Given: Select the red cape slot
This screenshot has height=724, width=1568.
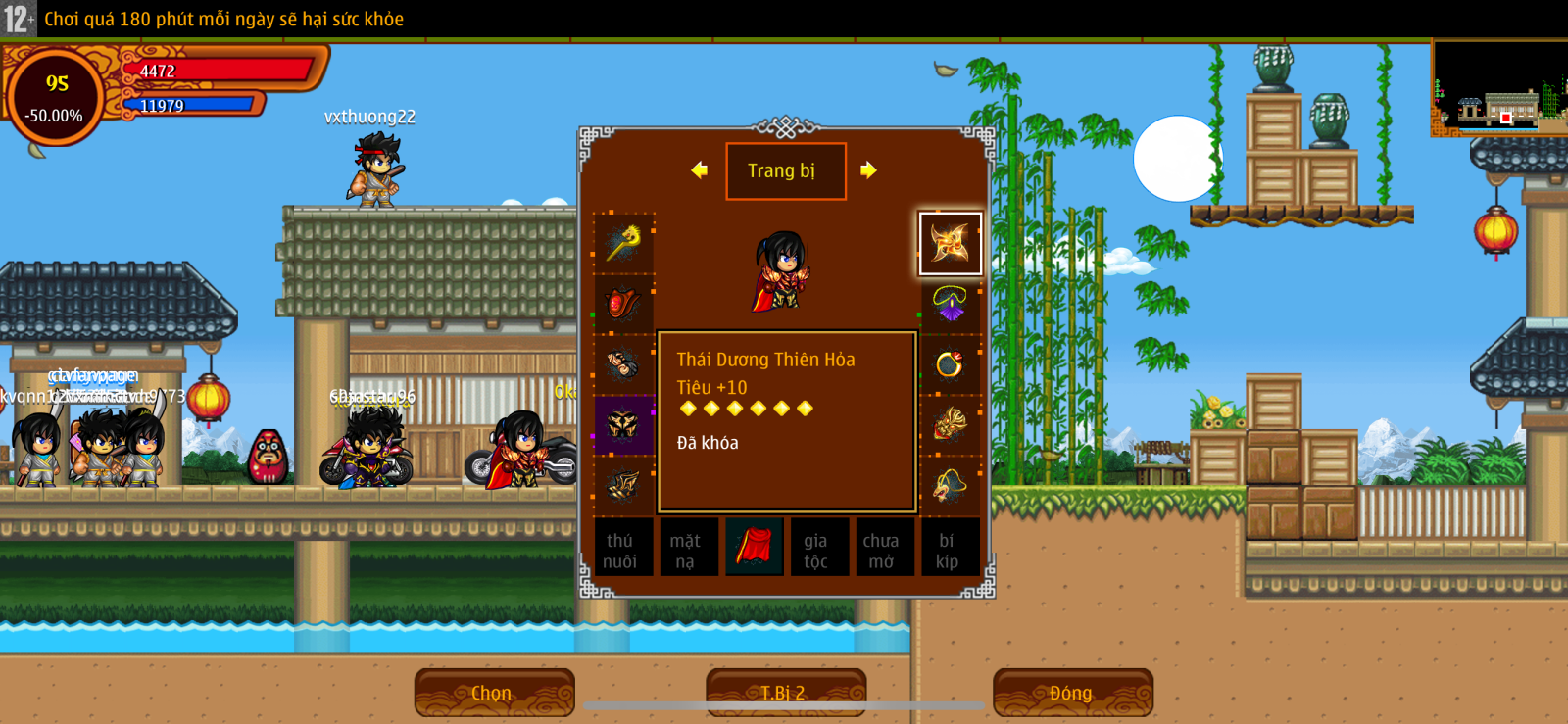Looking at the screenshot, I should tap(753, 547).
